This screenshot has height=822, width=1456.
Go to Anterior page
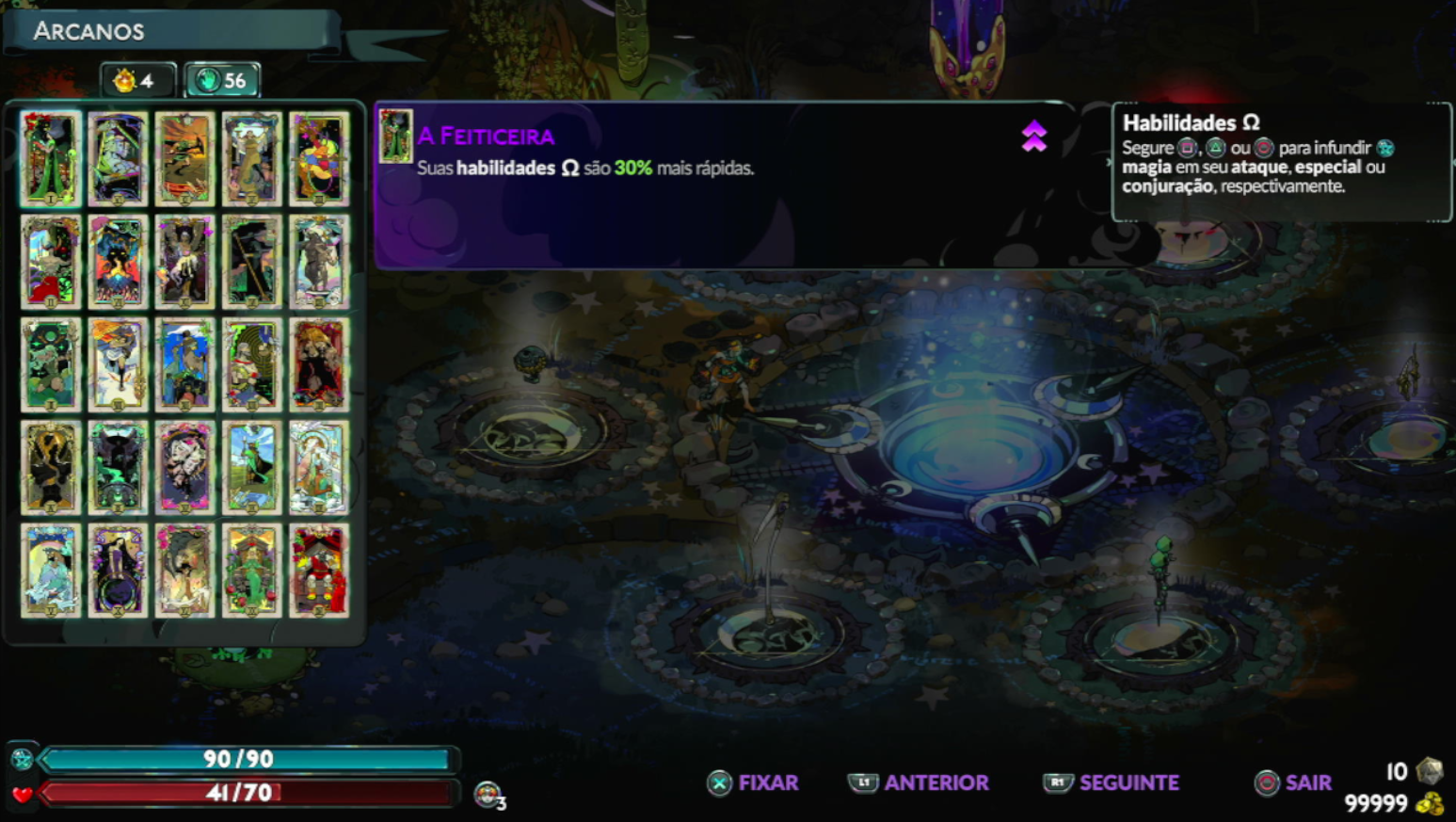tap(920, 782)
